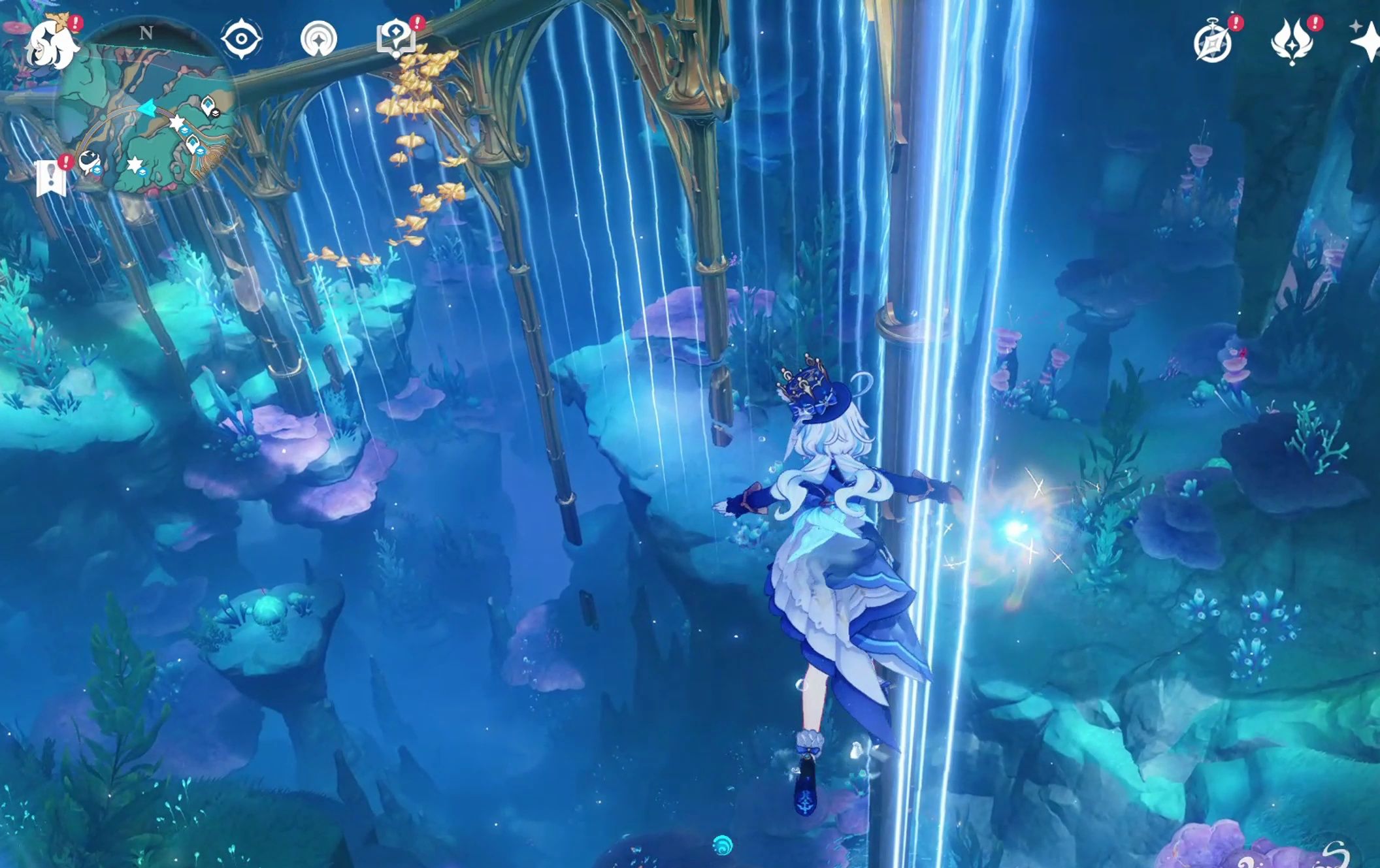The width and height of the screenshot is (1380, 868).
Task: Open the compass Adventurer Handbook icon
Action: pos(1213,42)
